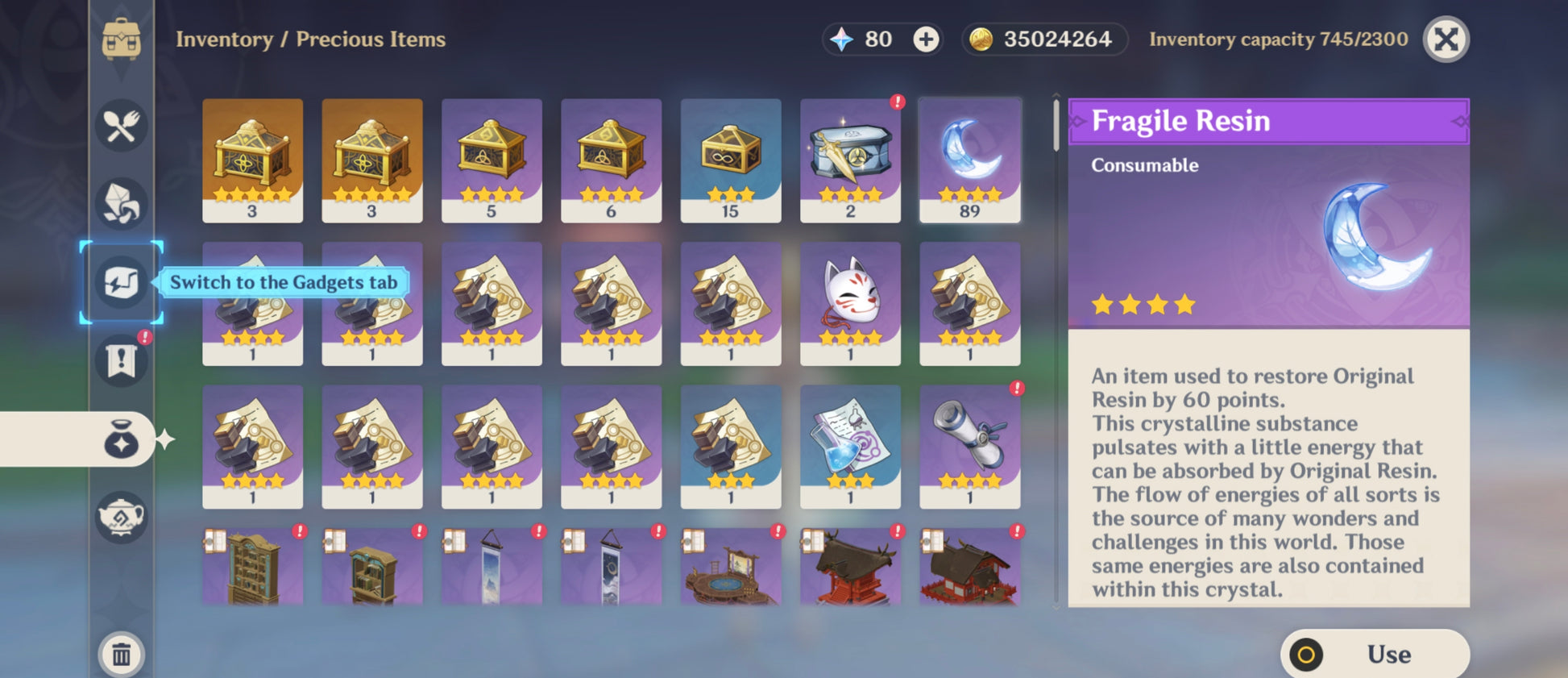The height and width of the screenshot is (678, 1568).
Task: Select the Fragile Resin slot with 89
Action: click(x=969, y=160)
